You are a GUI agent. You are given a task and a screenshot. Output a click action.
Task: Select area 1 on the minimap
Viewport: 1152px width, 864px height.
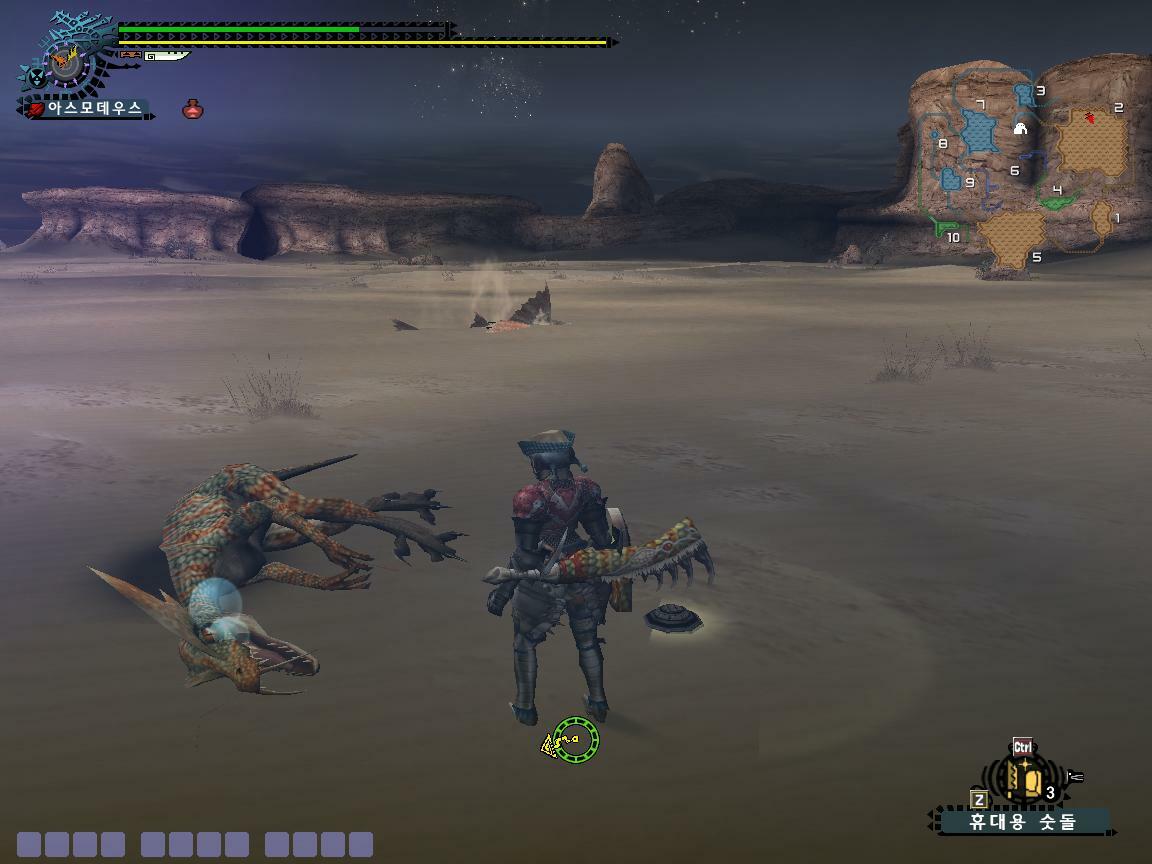coord(1102,219)
